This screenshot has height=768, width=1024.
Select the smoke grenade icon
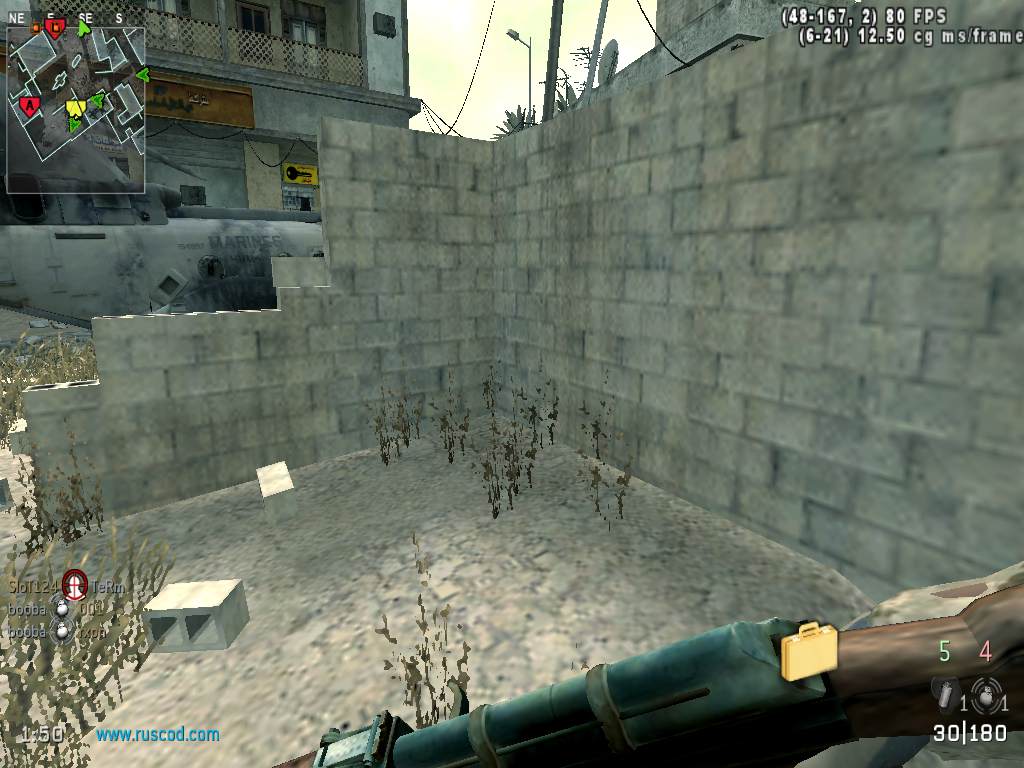tap(943, 691)
